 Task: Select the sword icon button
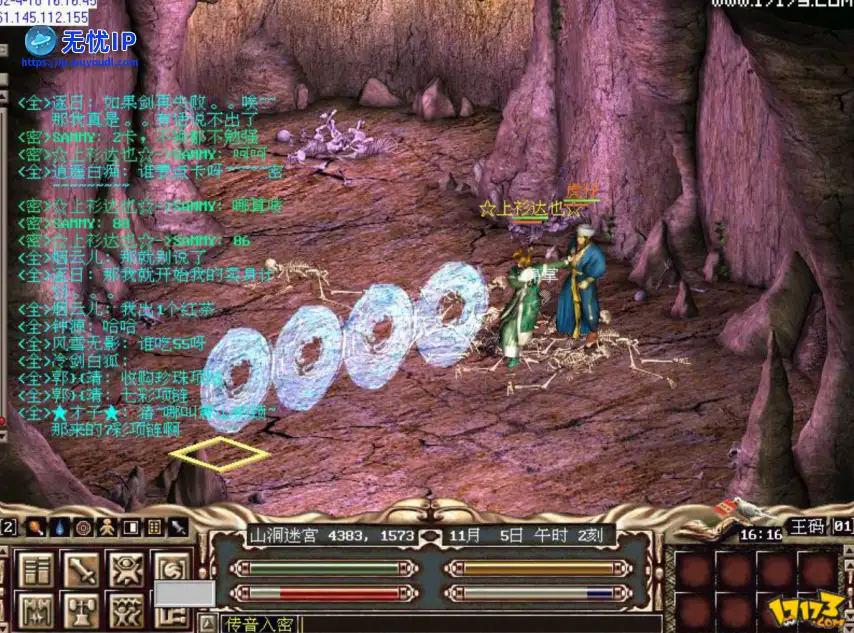click(81, 570)
